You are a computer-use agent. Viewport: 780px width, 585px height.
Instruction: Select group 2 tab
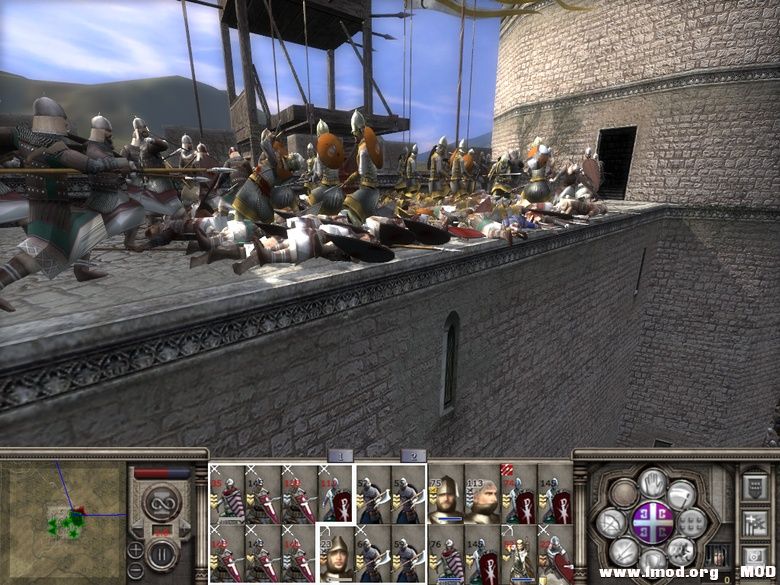point(412,456)
